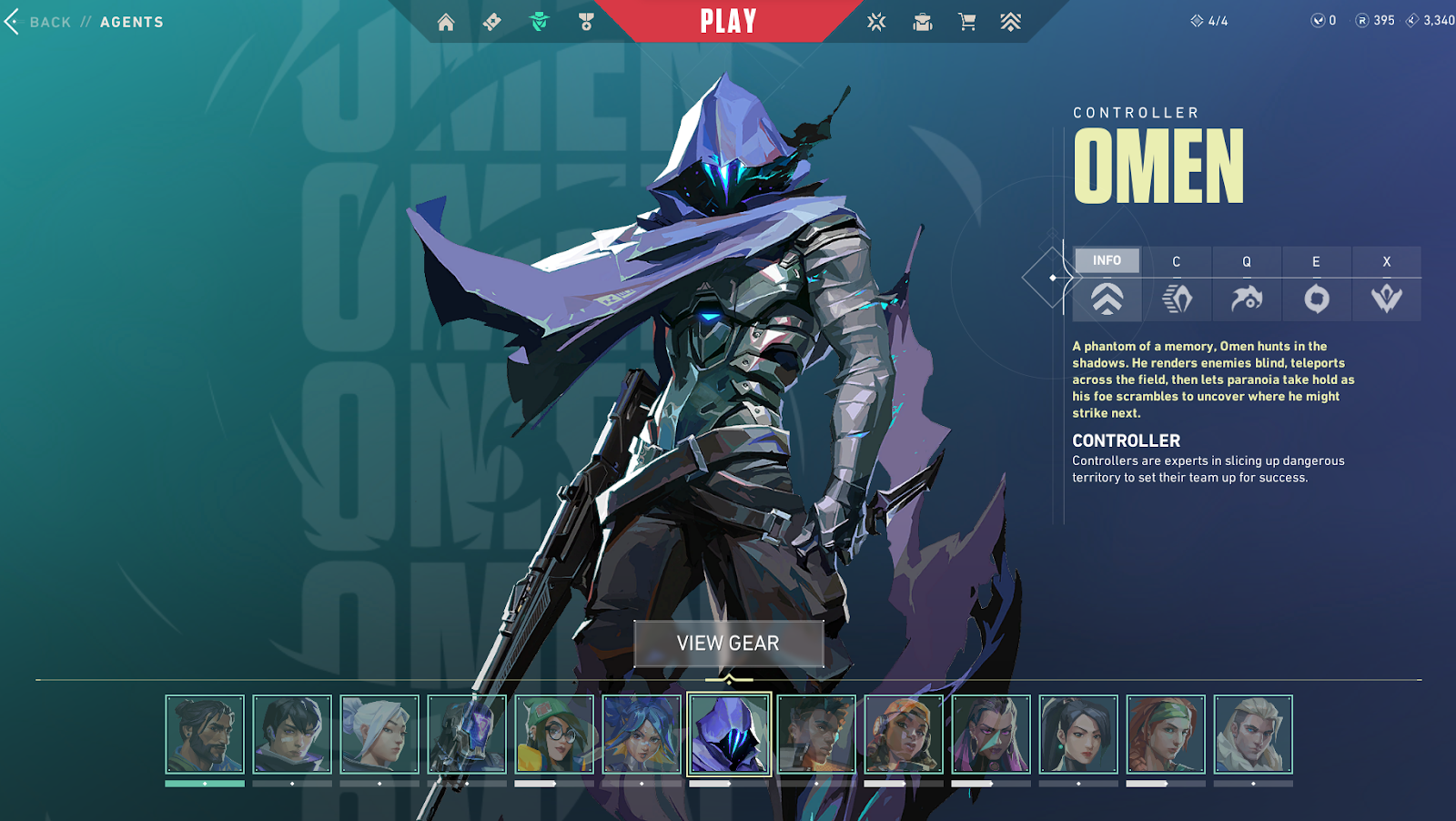Switch to the INFO tab for Omen
1456x821 pixels.
click(1107, 261)
